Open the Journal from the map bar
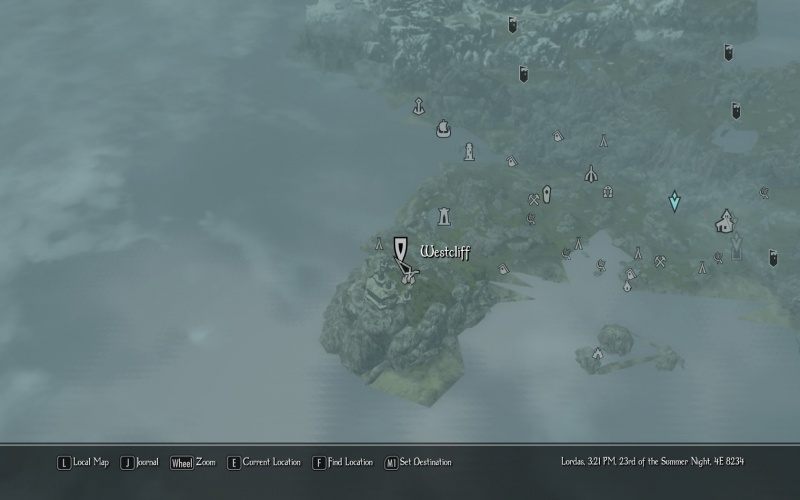Viewport: 800px width, 500px height. [x=140, y=462]
